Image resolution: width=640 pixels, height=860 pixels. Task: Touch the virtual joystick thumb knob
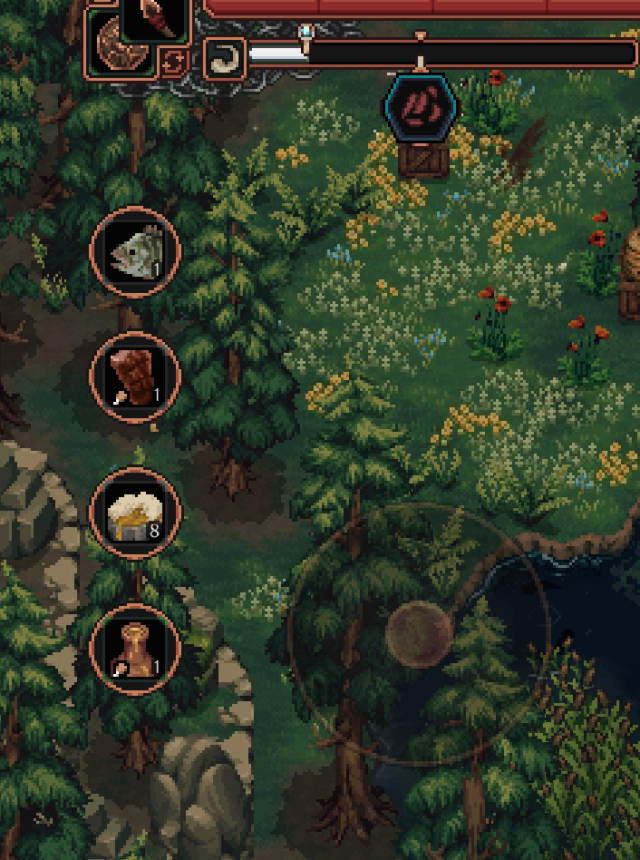(x=421, y=633)
